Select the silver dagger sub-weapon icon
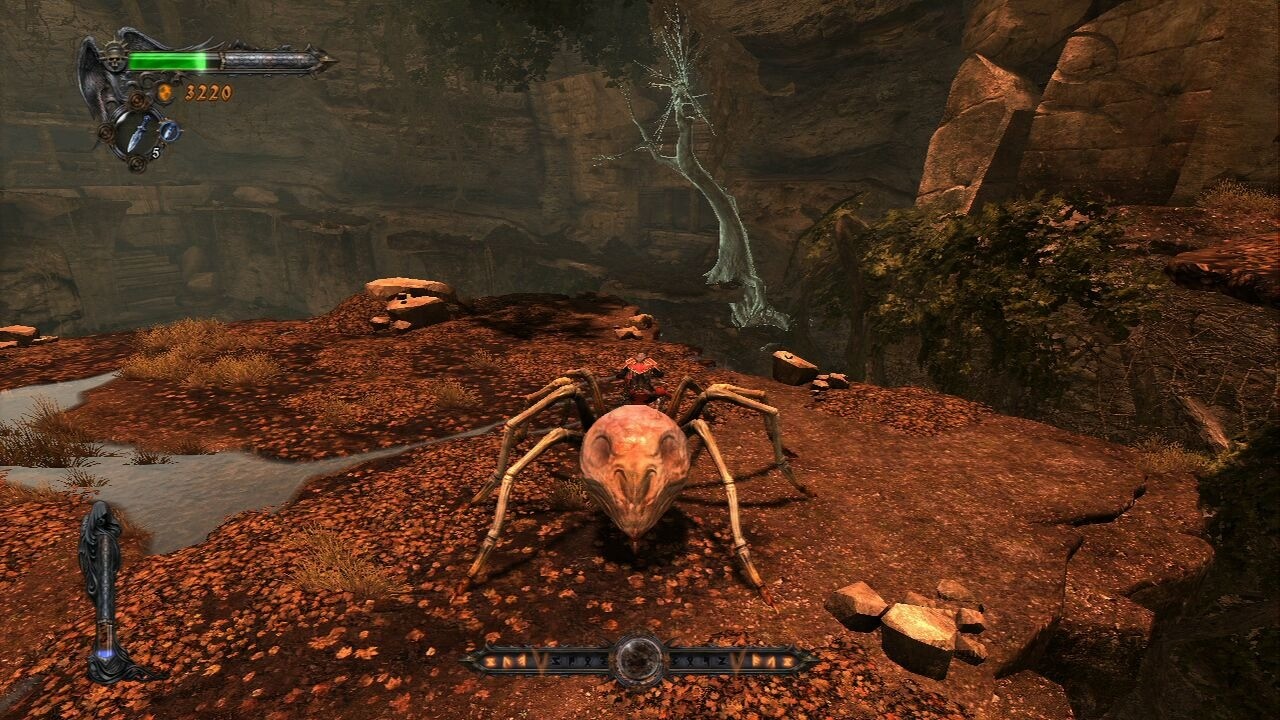This screenshot has width=1280, height=720. [x=136, y=131]
